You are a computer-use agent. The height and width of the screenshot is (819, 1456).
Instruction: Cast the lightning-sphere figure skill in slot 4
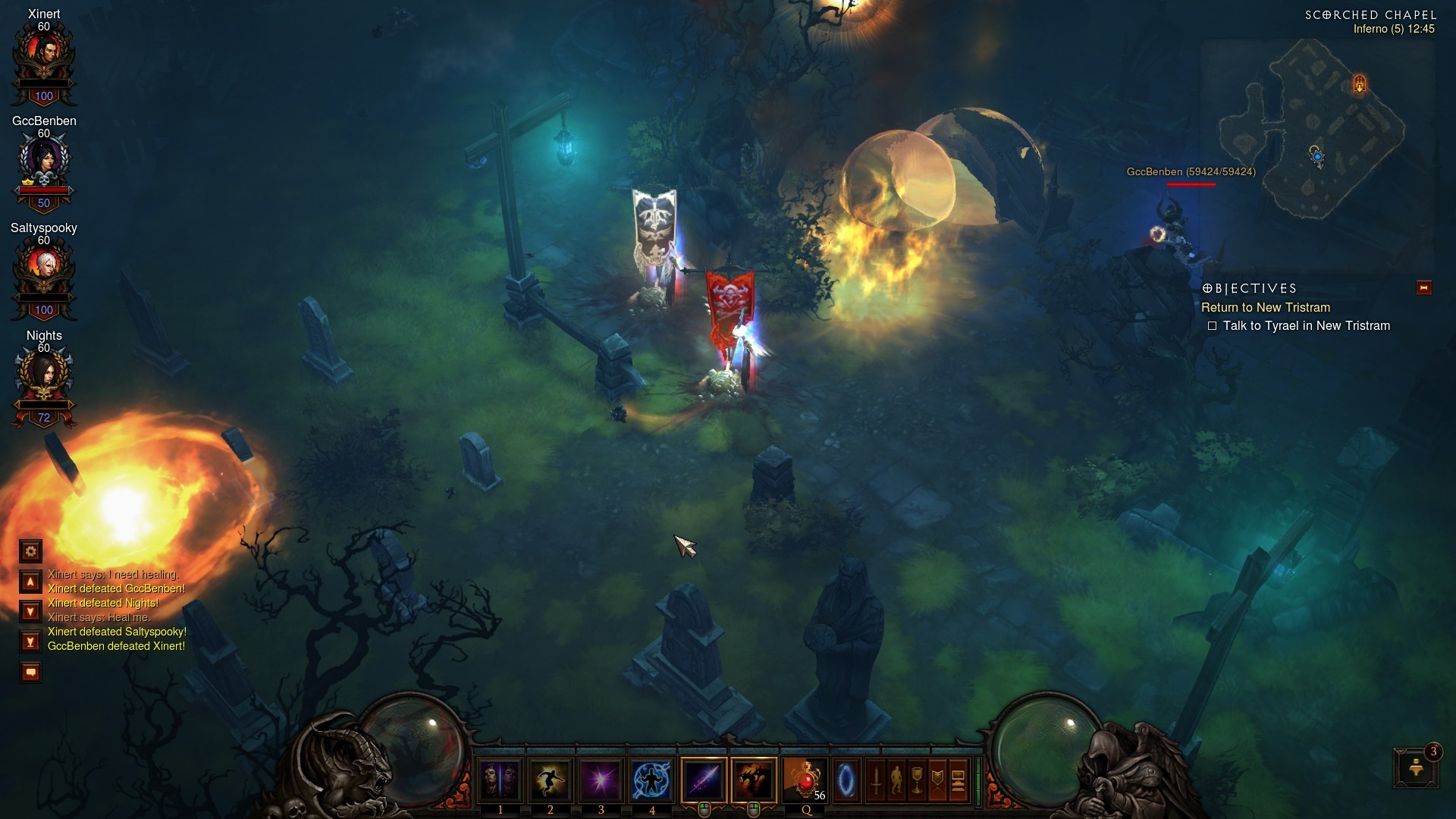pyautogui.click(x=652, y=780)
